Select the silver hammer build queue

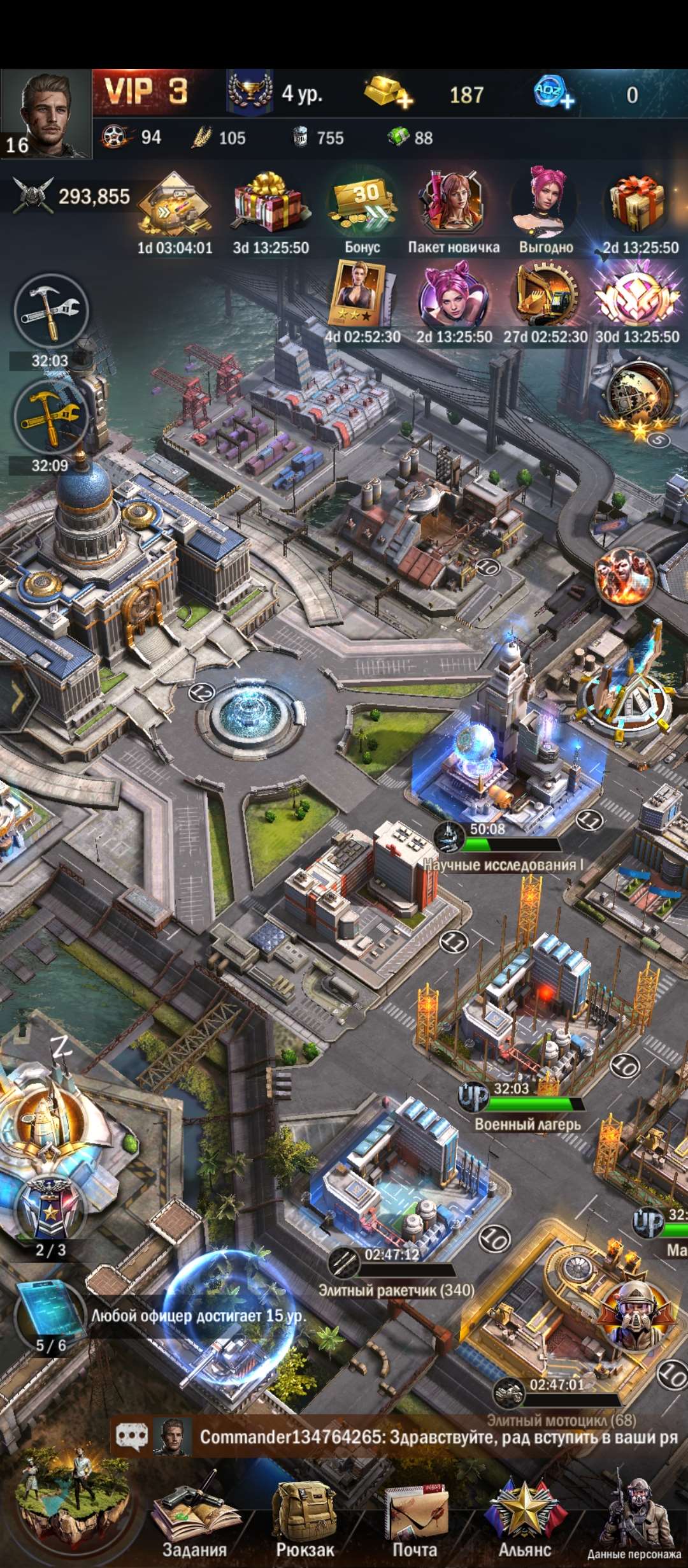tap(51, 312)
